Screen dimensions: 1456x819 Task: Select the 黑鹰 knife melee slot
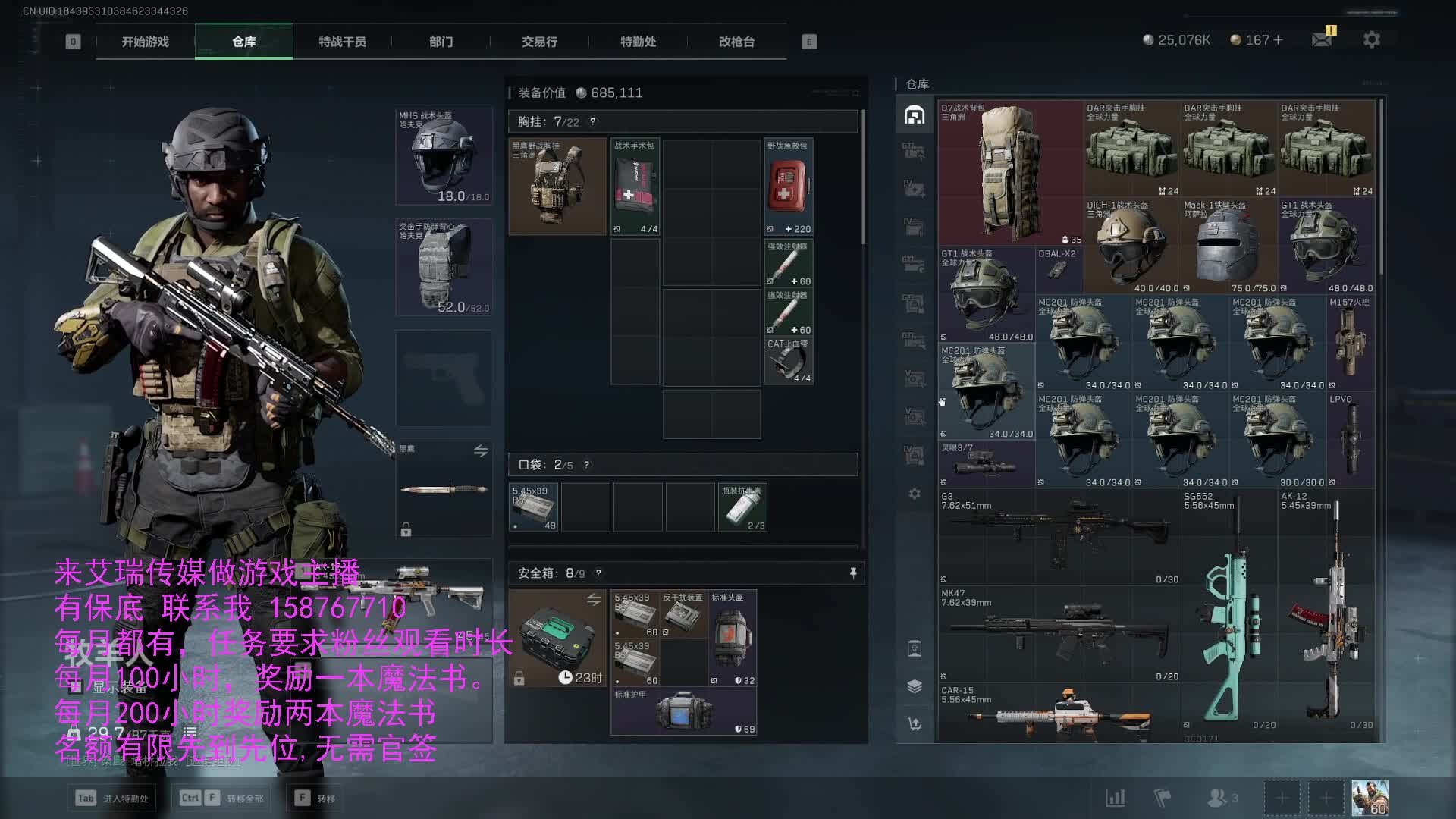(x=444, y=489)
